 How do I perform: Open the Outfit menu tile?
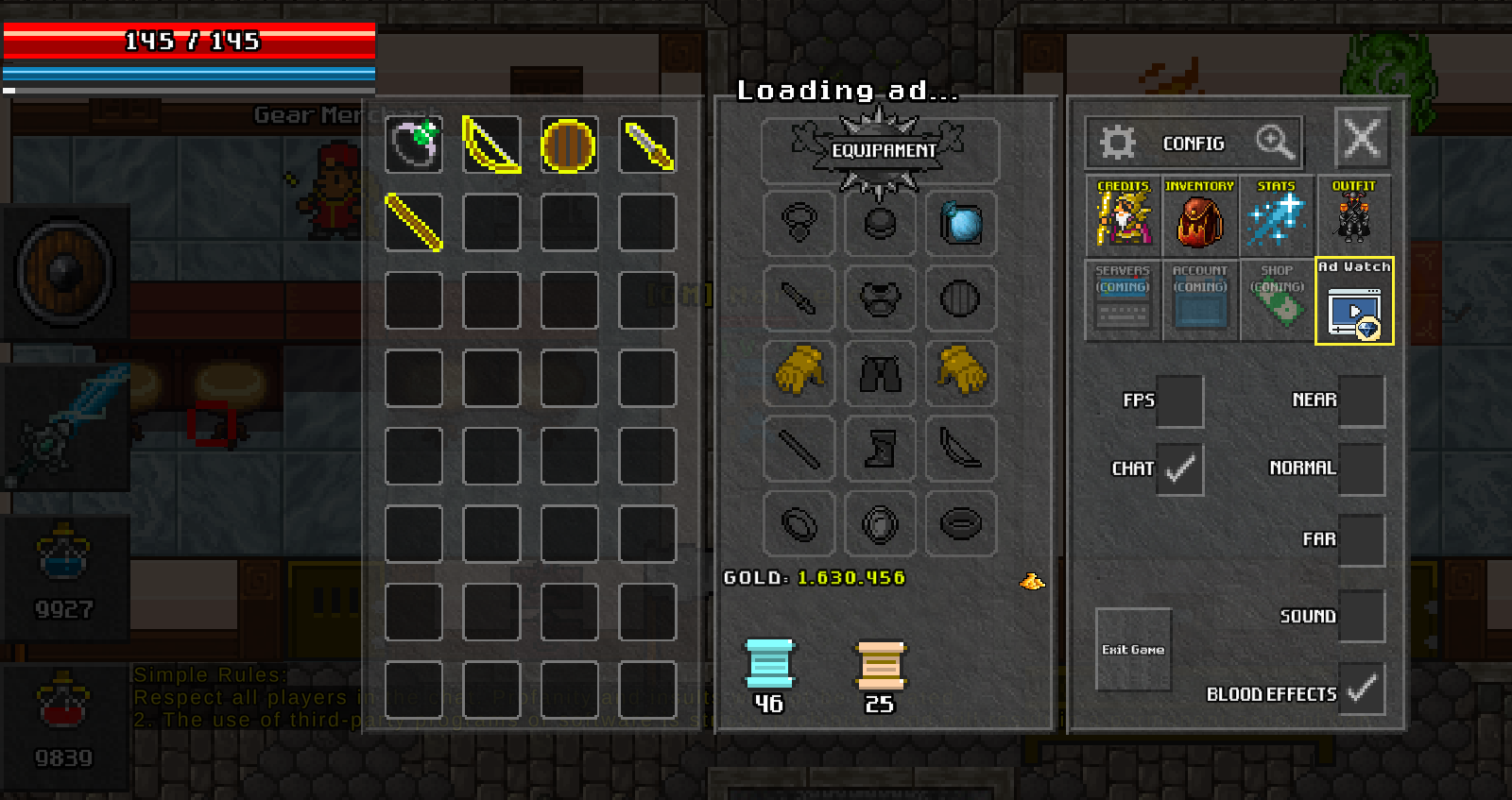[x=1353, y=213]
